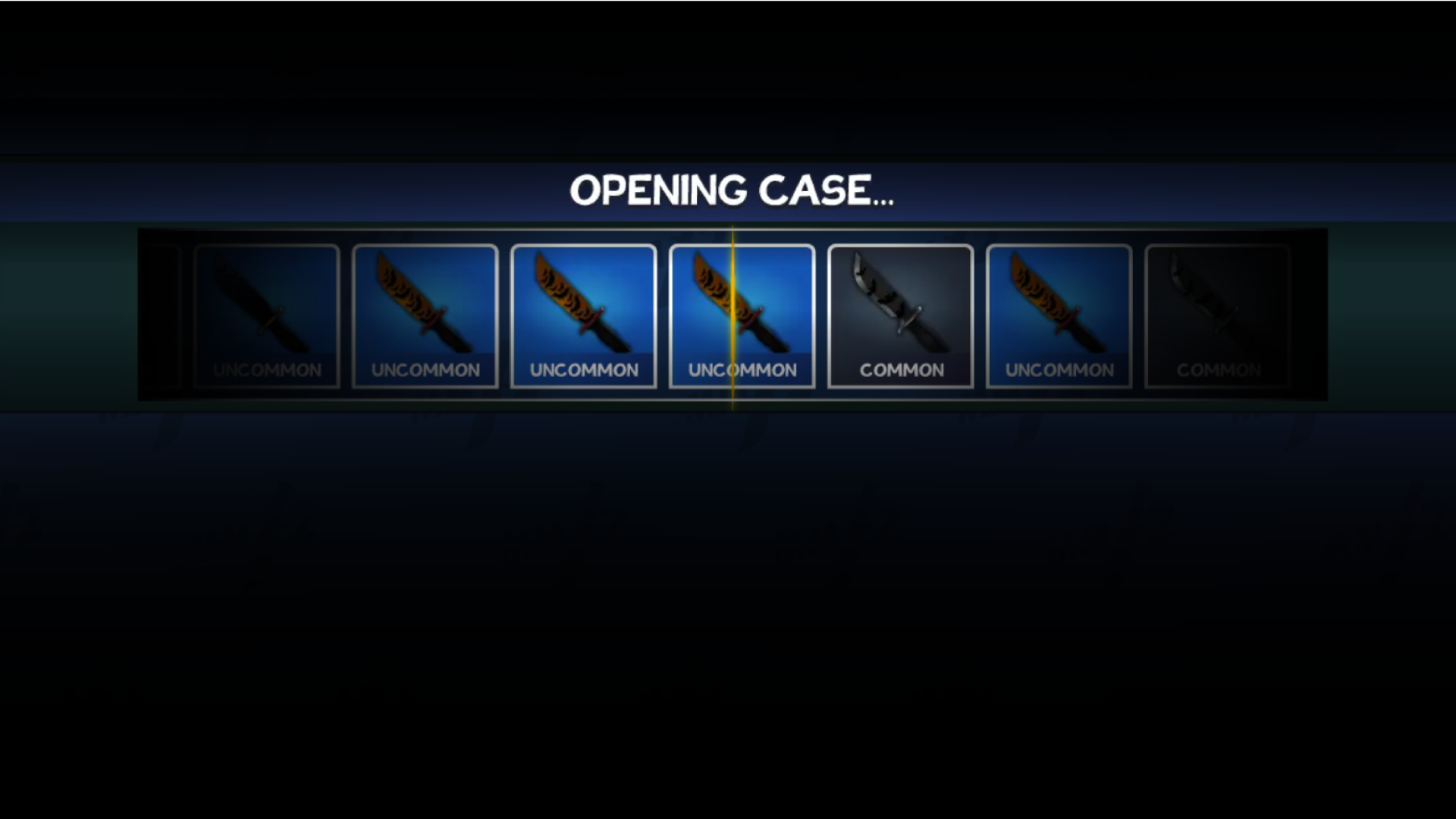
Task: Click the COMMON label under the black knife
Action: click(x=900, y=370)
